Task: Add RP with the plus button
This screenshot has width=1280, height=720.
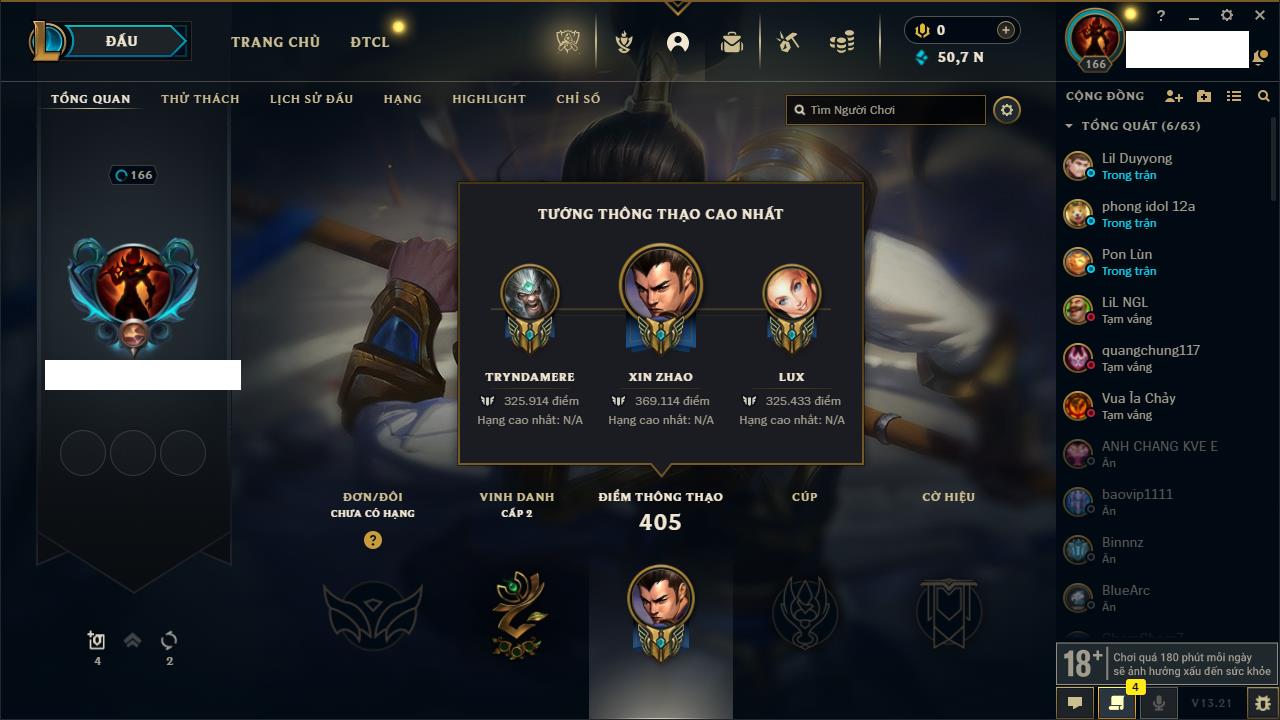Action: 1006,30
